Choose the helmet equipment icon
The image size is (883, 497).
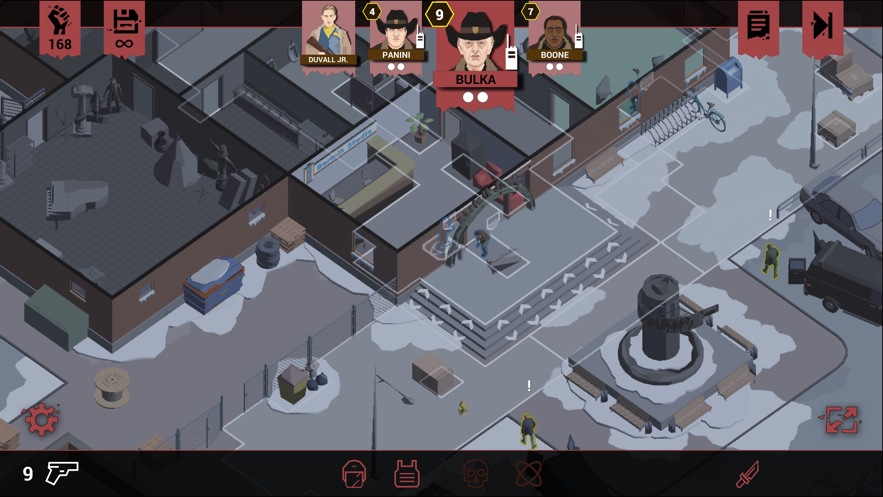pyautogui.click(x=354, y=473)
